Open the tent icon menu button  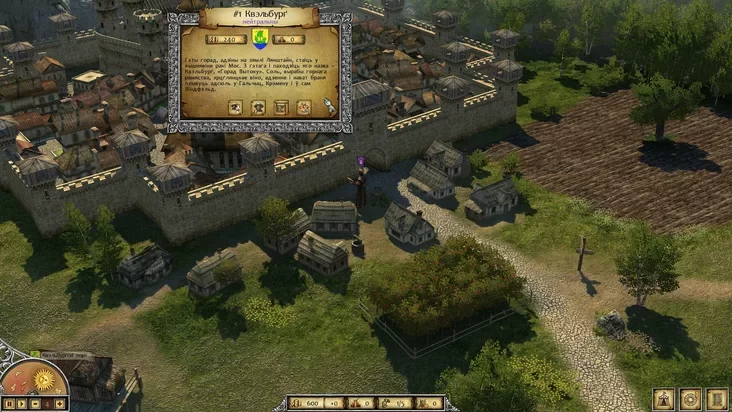pyautogui.click(x=664, y=399)
